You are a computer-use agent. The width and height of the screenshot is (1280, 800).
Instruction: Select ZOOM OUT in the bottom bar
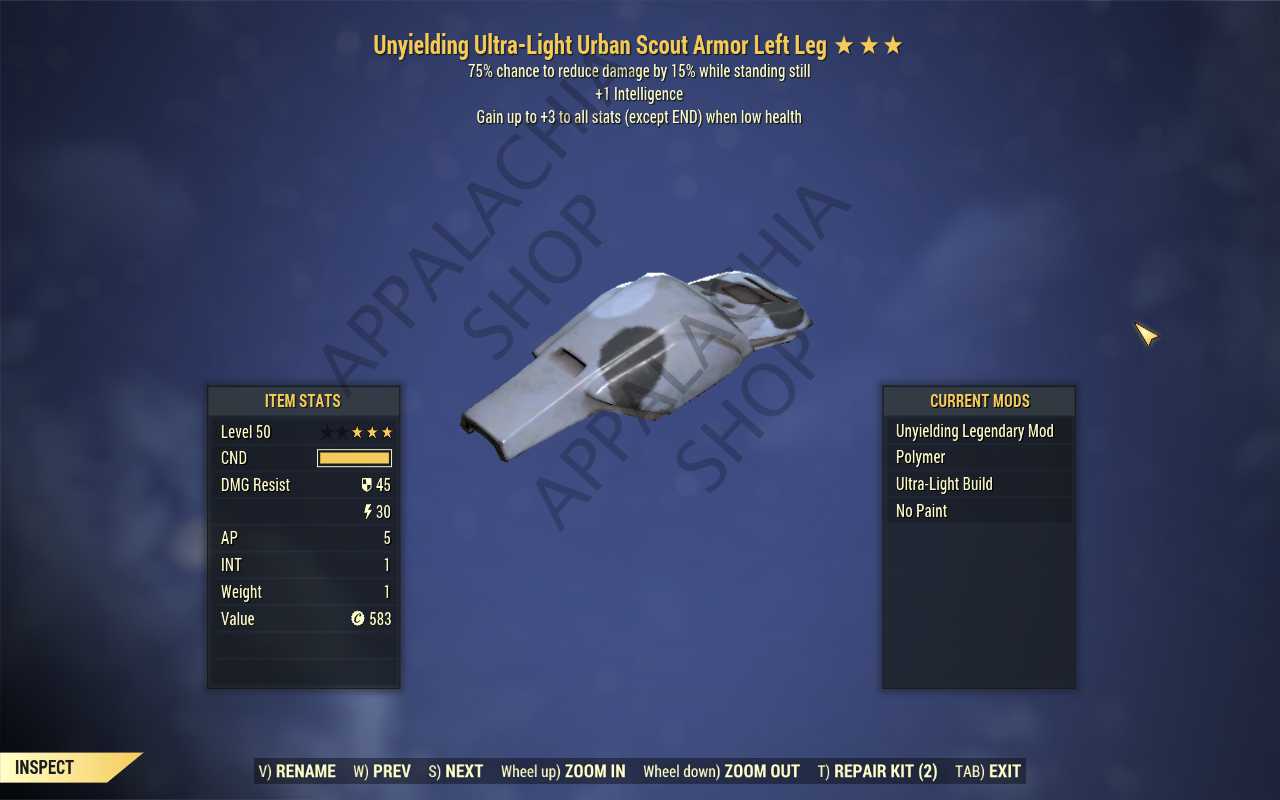click(x=721, y=771)
